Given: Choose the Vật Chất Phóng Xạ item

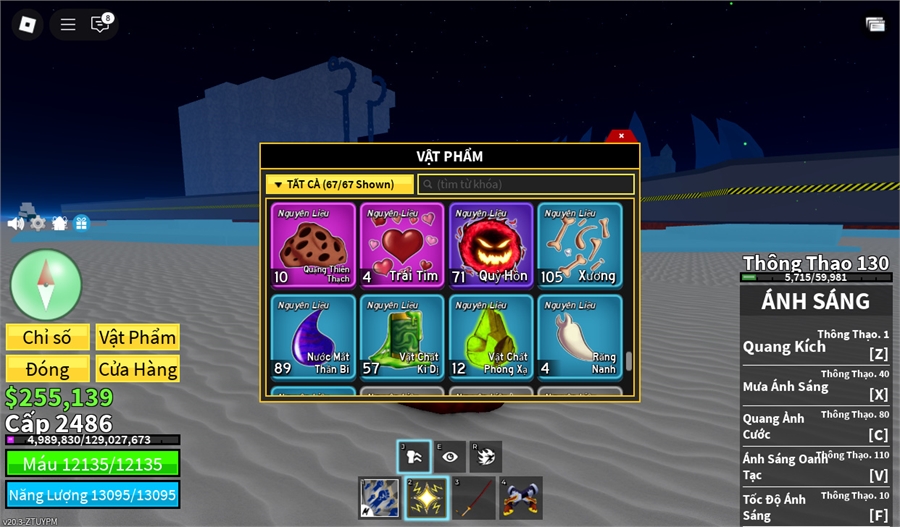Looking at the screenshot, I should [491, 337].
